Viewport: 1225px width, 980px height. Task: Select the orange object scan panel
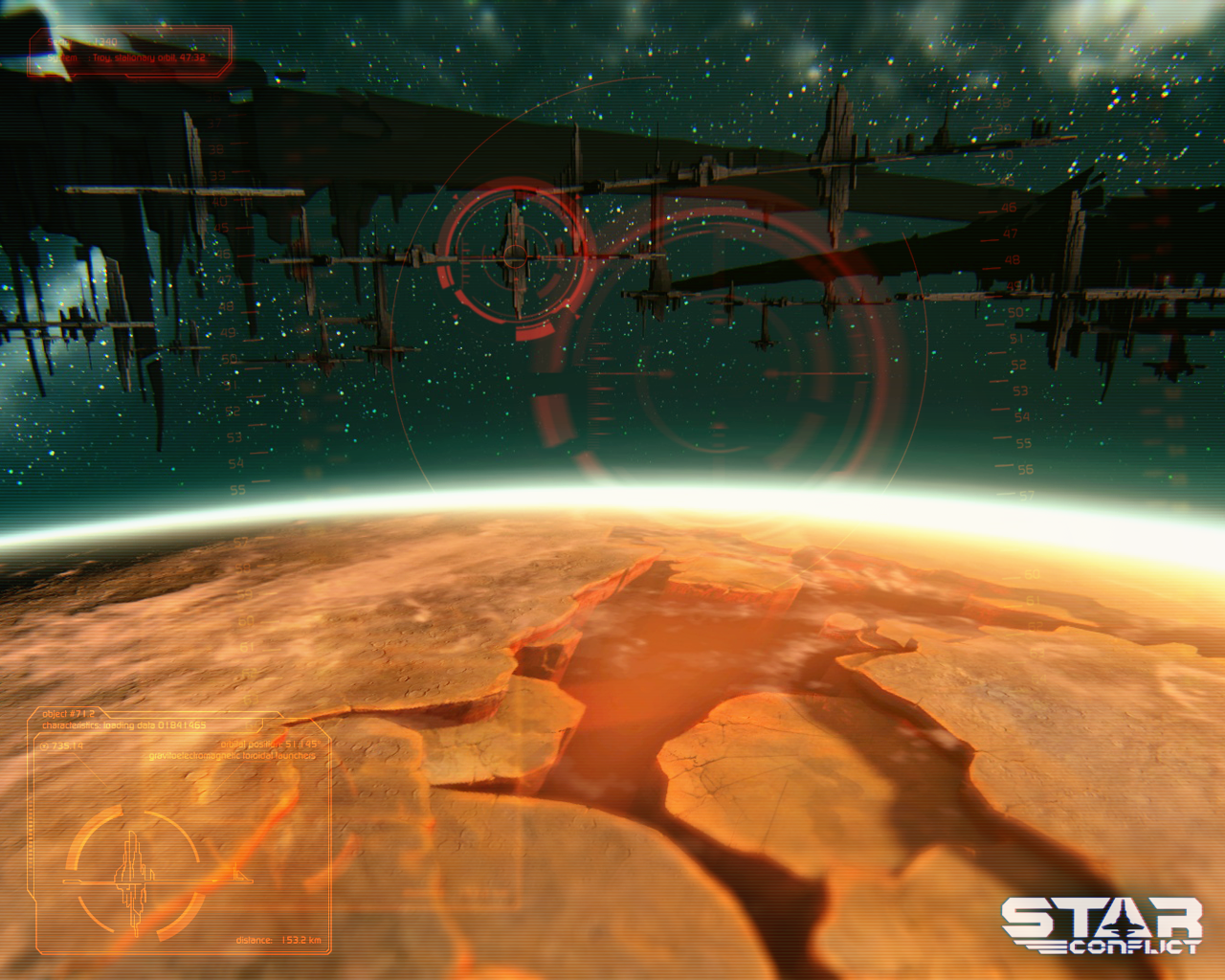(x=182, y=831)
